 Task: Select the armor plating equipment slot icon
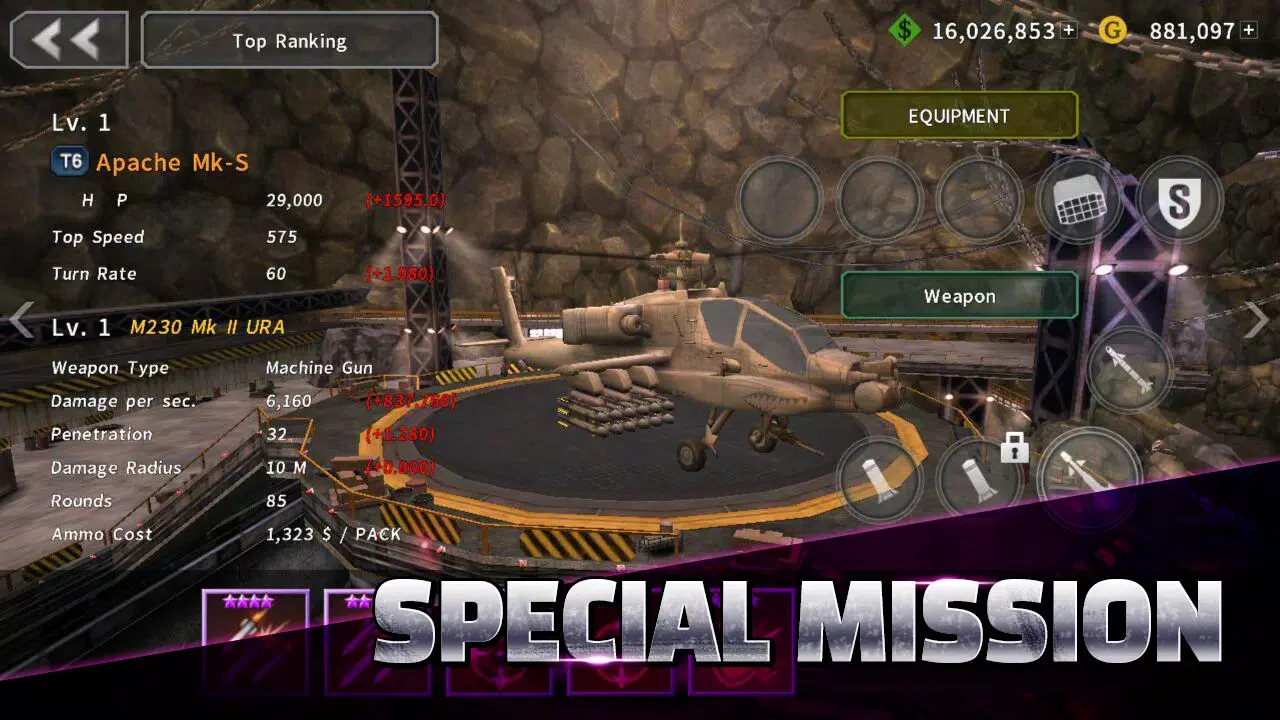click(1080, 200)
